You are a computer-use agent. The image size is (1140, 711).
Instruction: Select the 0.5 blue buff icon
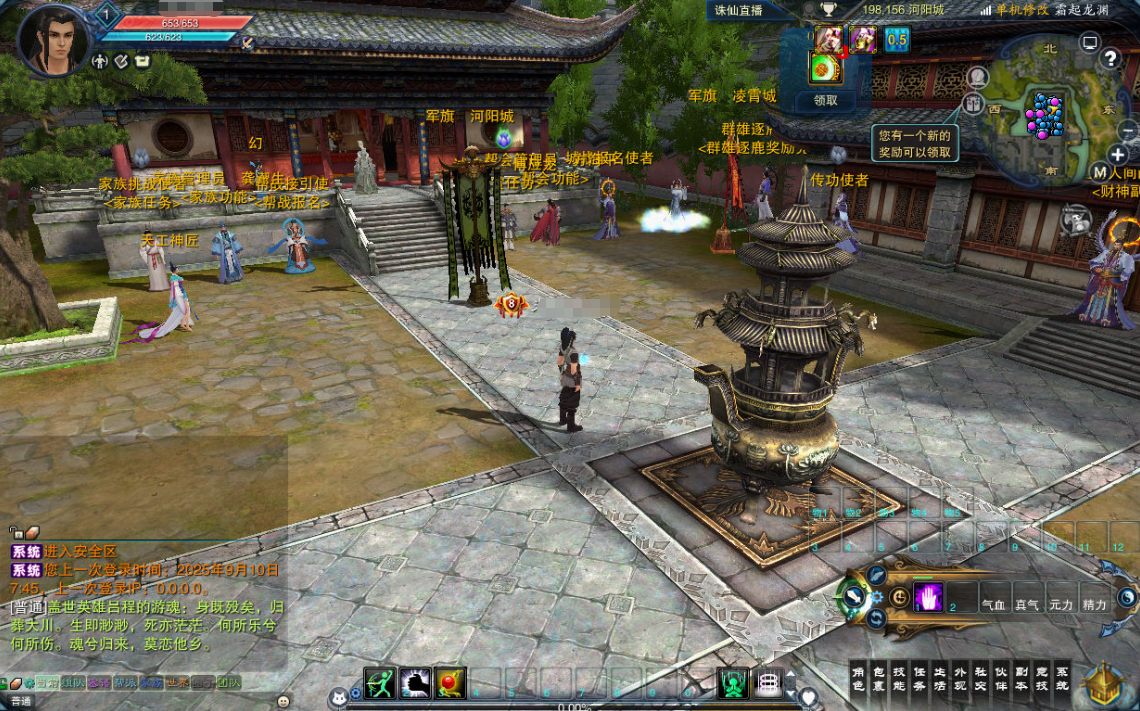(897, 40)
